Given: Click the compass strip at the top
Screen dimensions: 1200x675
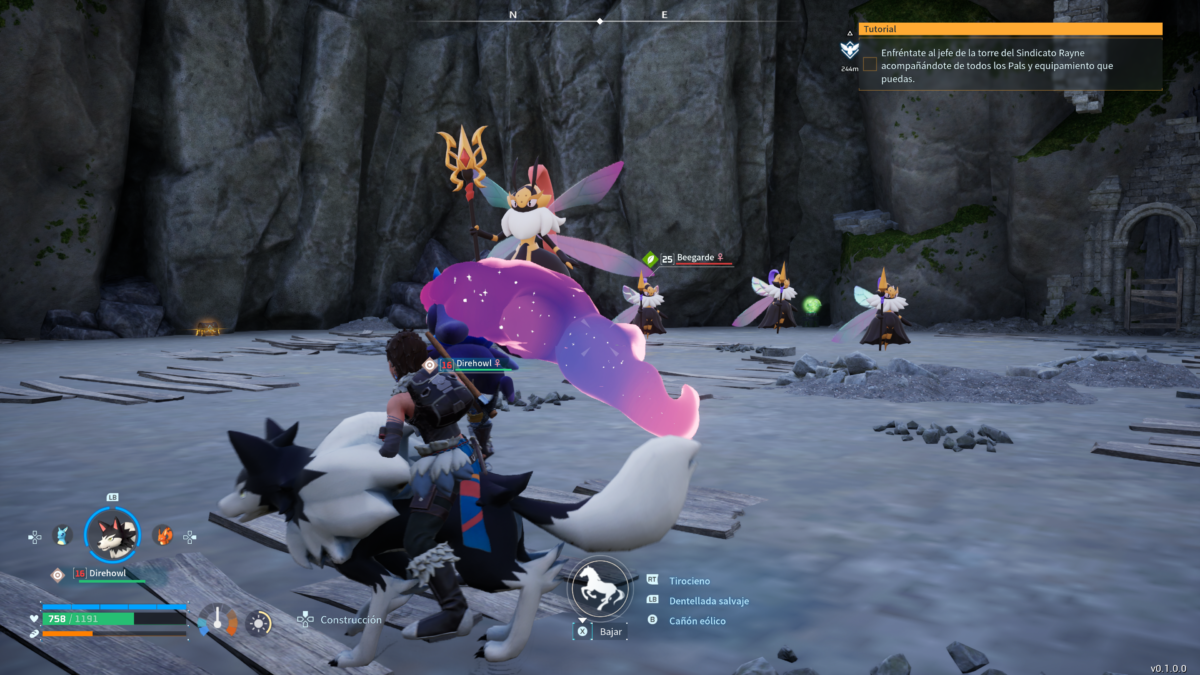Looking at the screenshot, I should 600,17.
